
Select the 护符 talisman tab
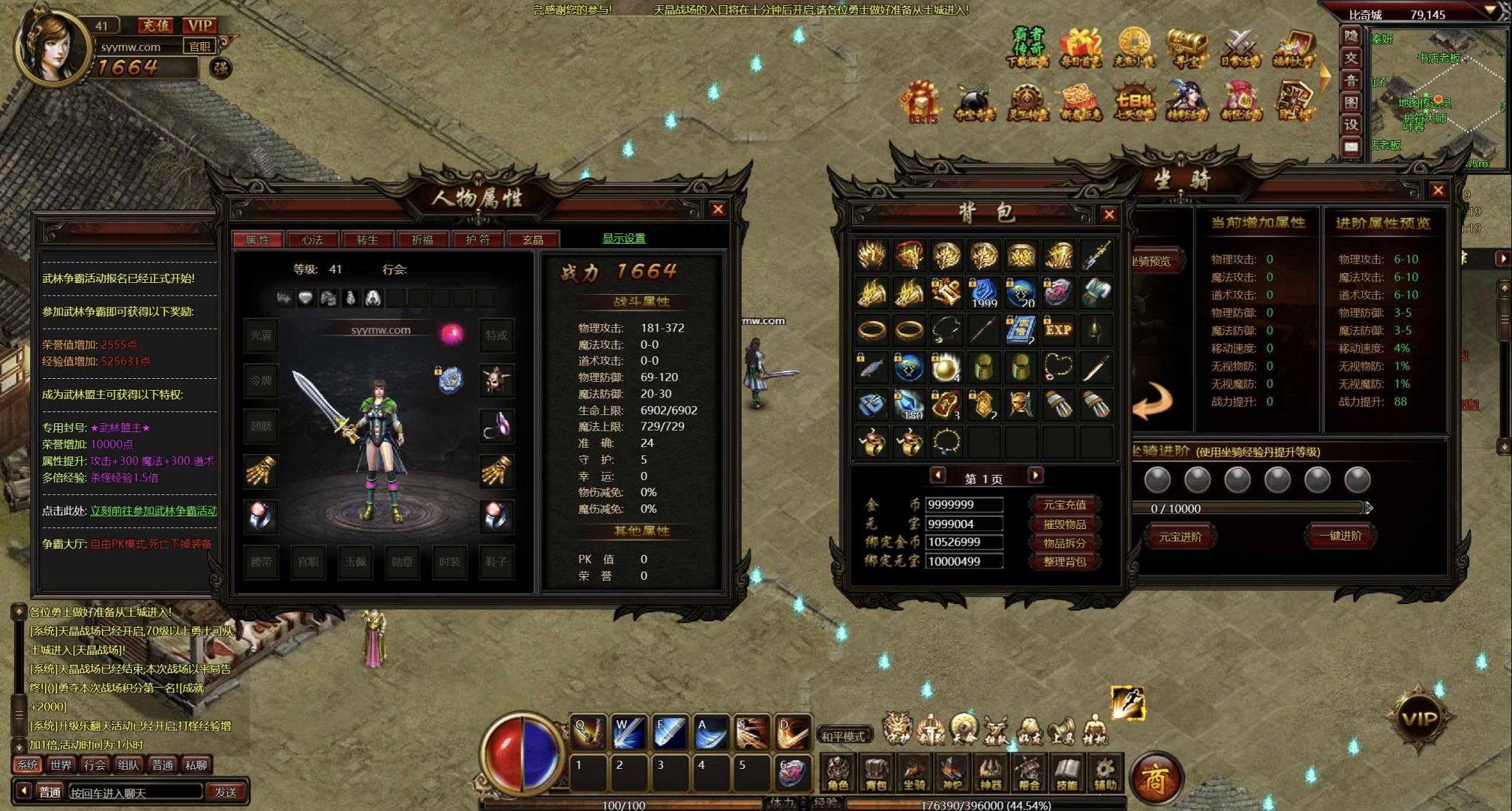478,240
